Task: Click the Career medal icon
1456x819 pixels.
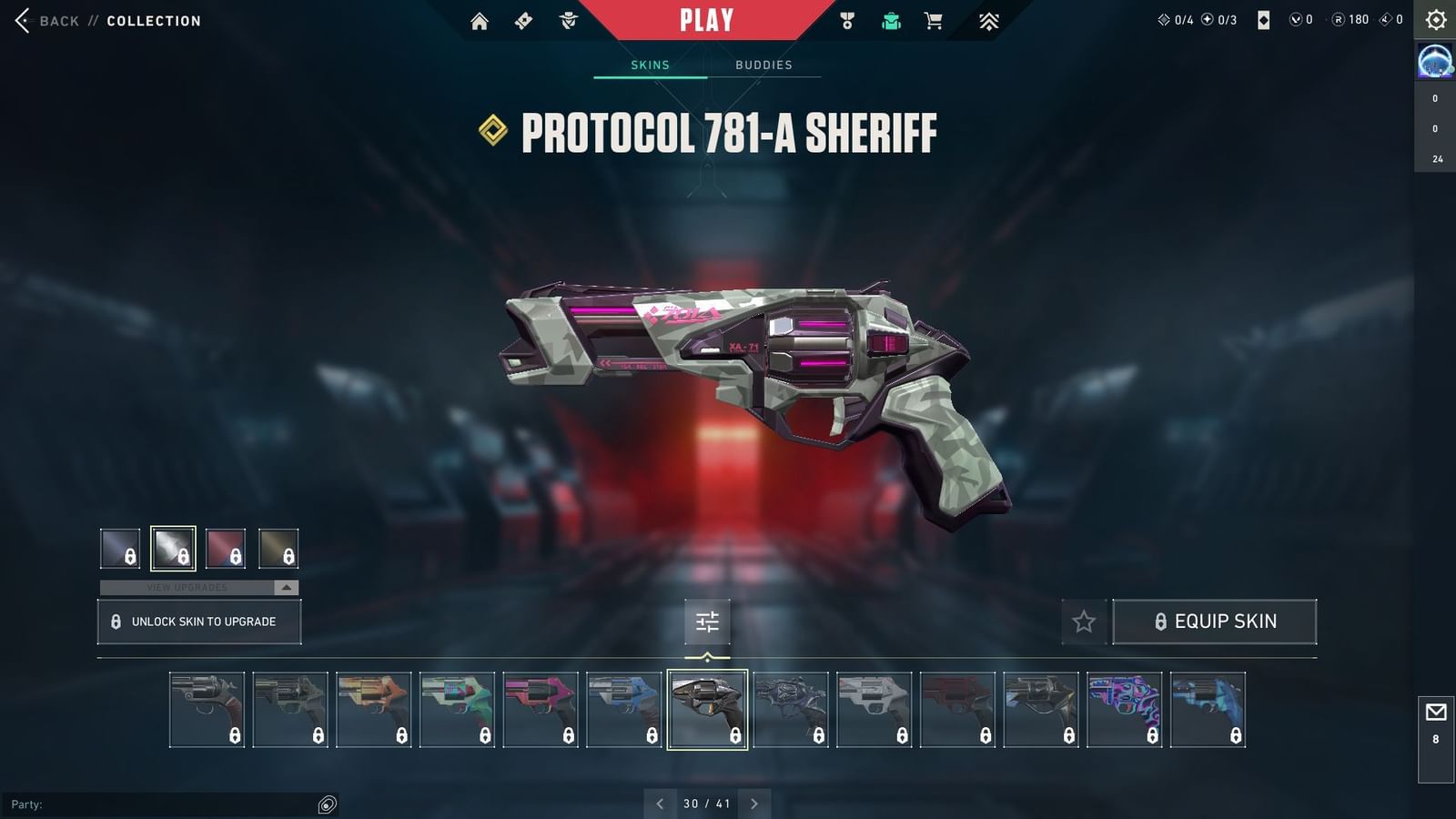Action: tap(847, 19)
